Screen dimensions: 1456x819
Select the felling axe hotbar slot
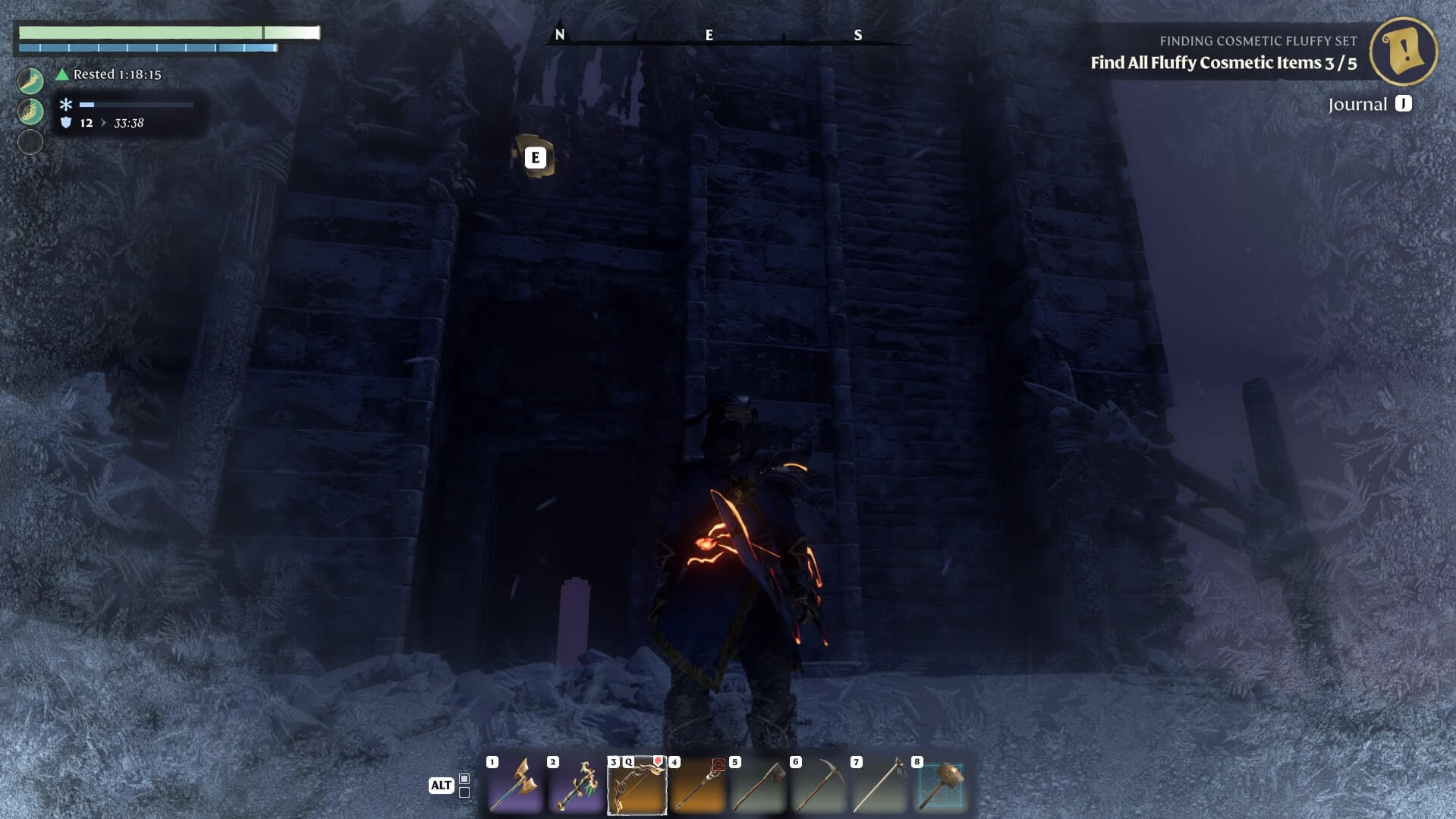tap(758, 785)
